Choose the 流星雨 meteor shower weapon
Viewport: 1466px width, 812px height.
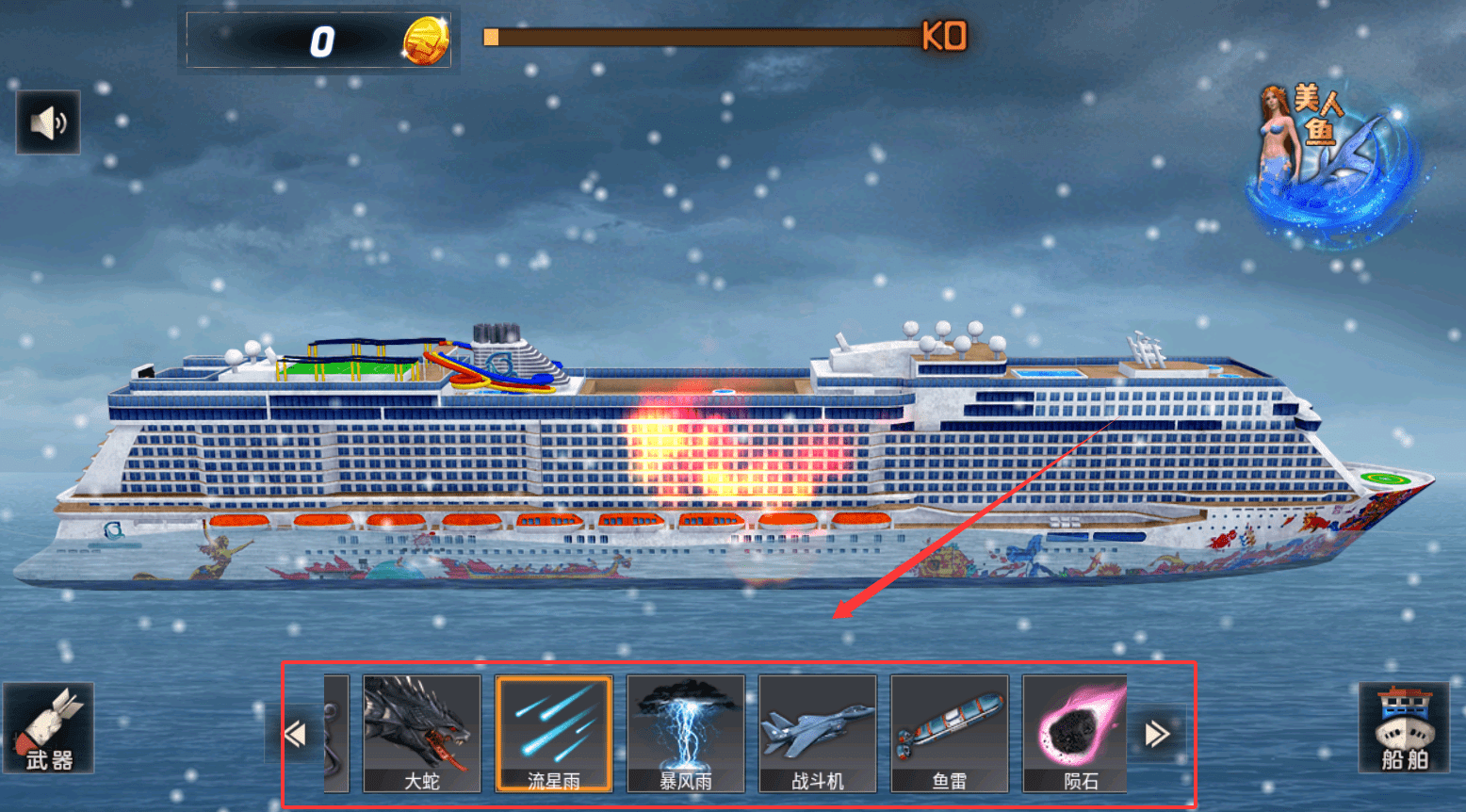coord(554,734)
